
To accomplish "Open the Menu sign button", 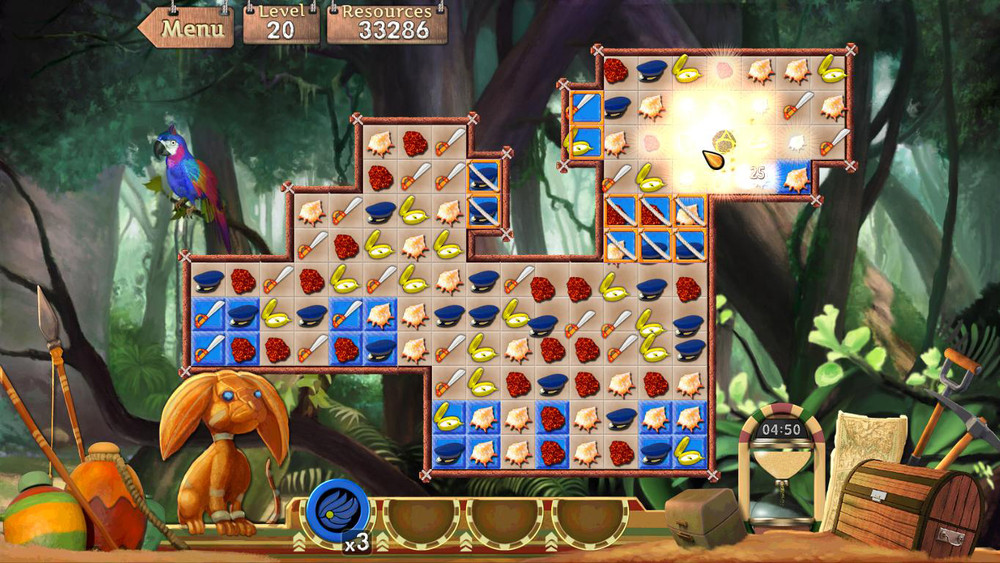I will point(190,28).
